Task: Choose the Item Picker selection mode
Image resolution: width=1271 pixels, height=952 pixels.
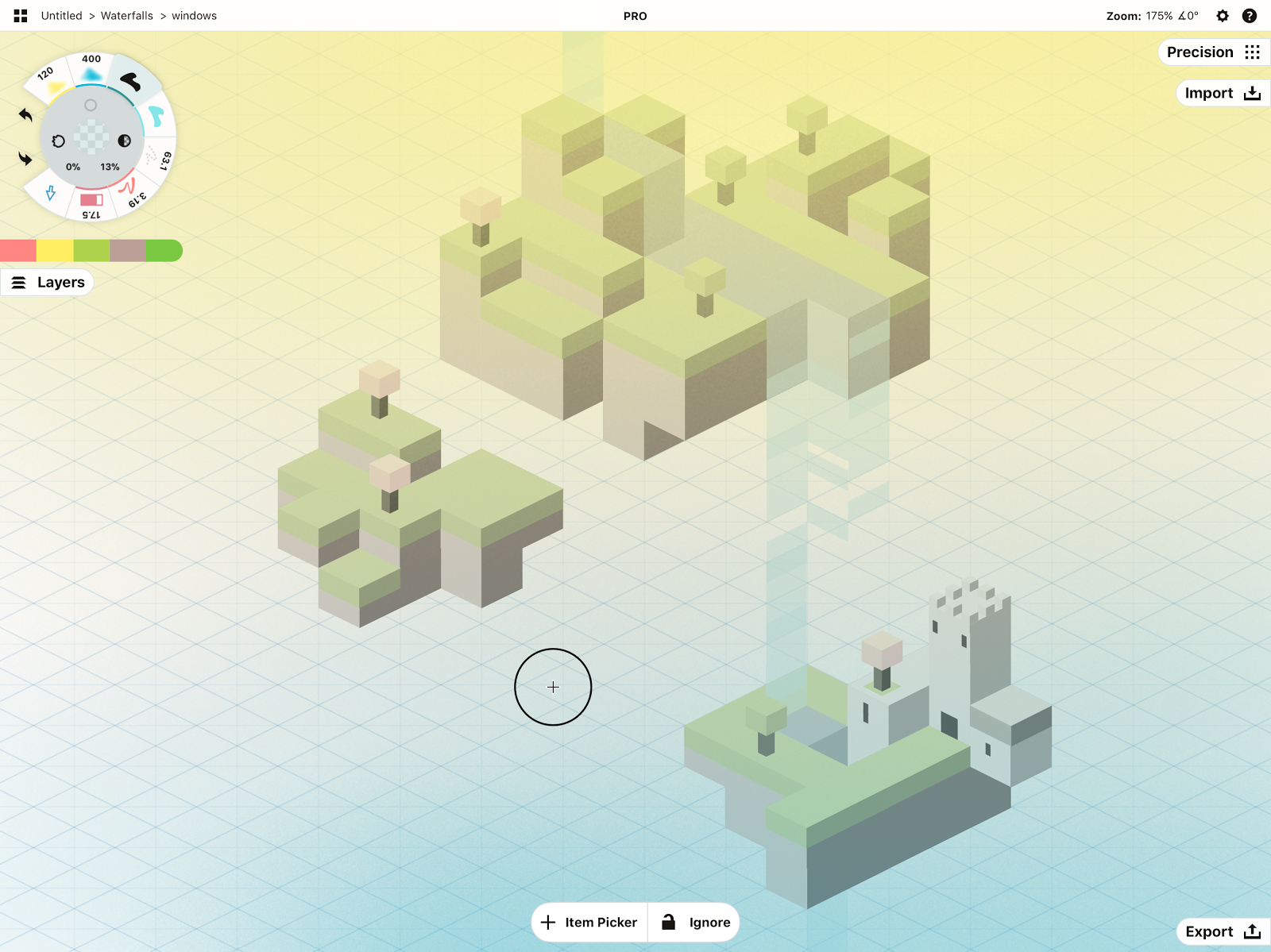Action: [590, 922]
